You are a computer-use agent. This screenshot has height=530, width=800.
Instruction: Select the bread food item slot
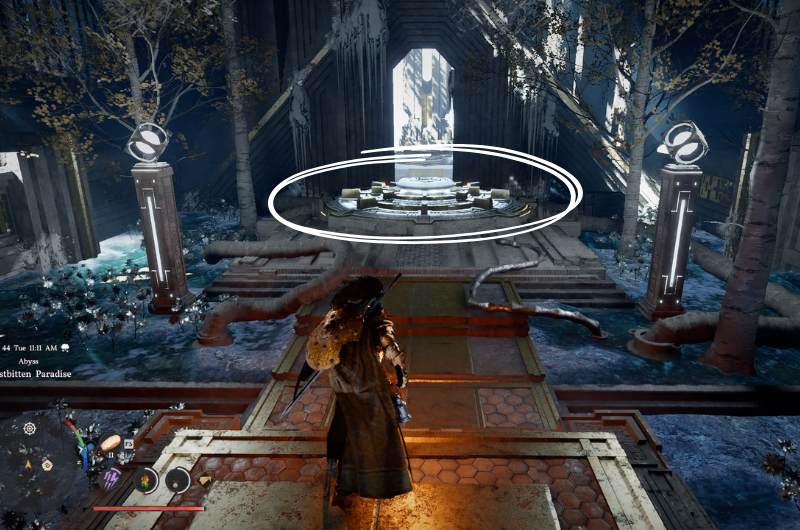pyautogui.click(x=111, y=441)
